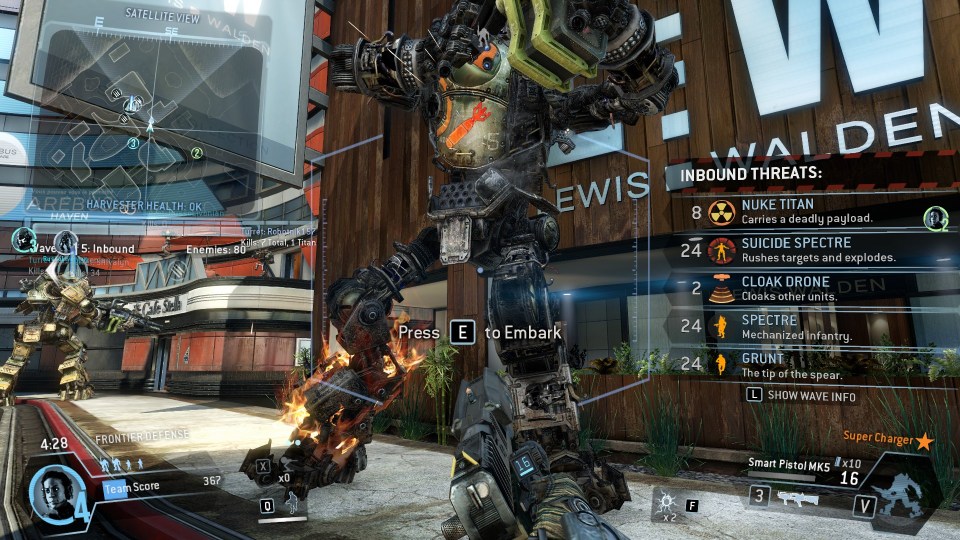
Task: Click the secondary rifle weapon icon
Action: [x=797, y=497]
